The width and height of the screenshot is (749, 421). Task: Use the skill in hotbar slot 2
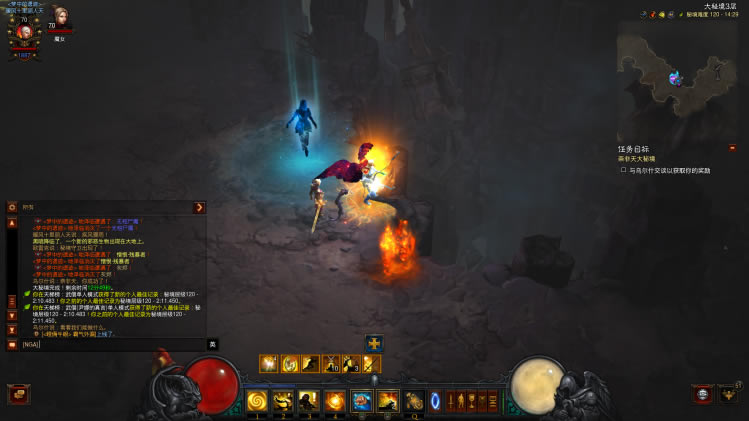(284, 401)
